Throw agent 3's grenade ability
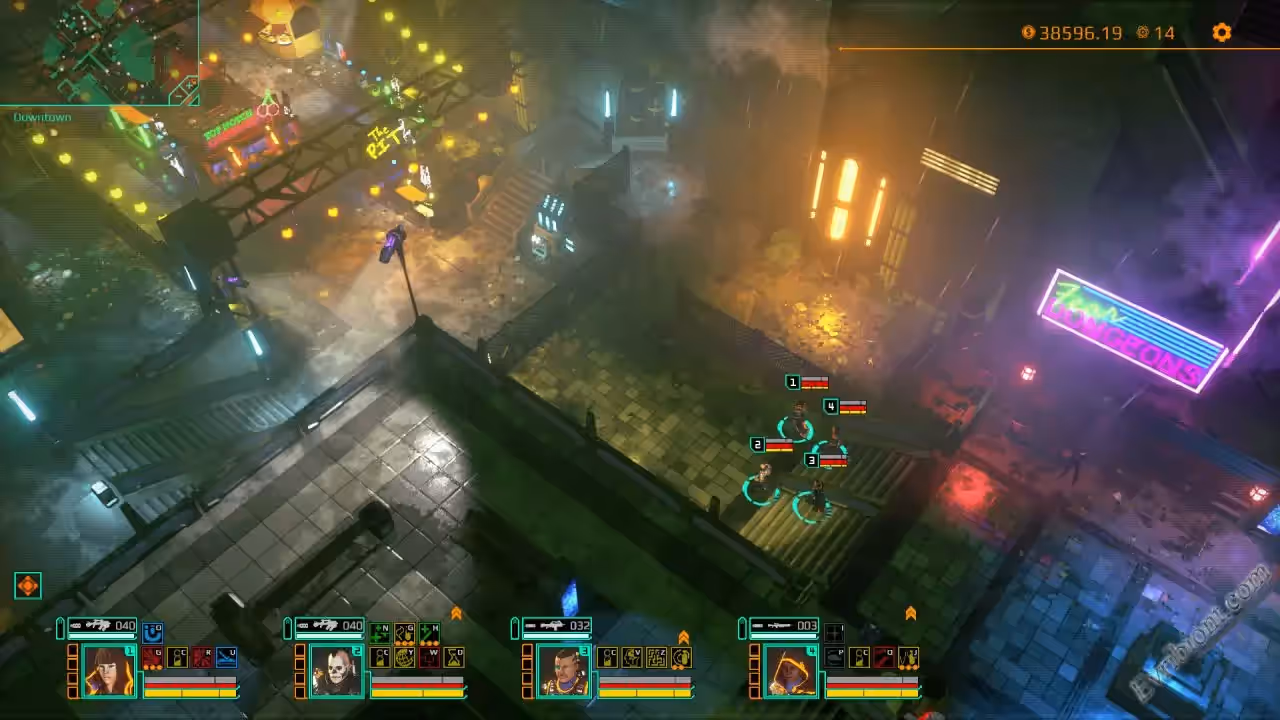The image size is (1280, 720). point(682,657)
